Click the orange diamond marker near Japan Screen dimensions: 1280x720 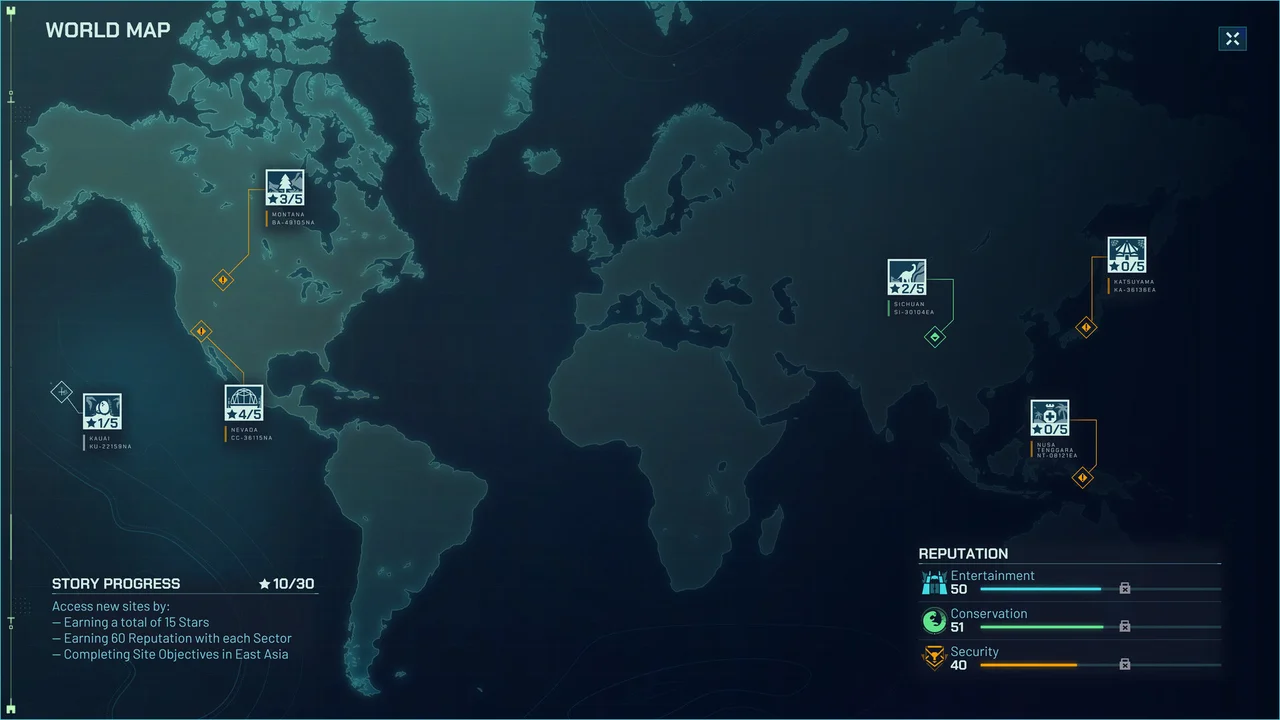tap(1086, 327)
